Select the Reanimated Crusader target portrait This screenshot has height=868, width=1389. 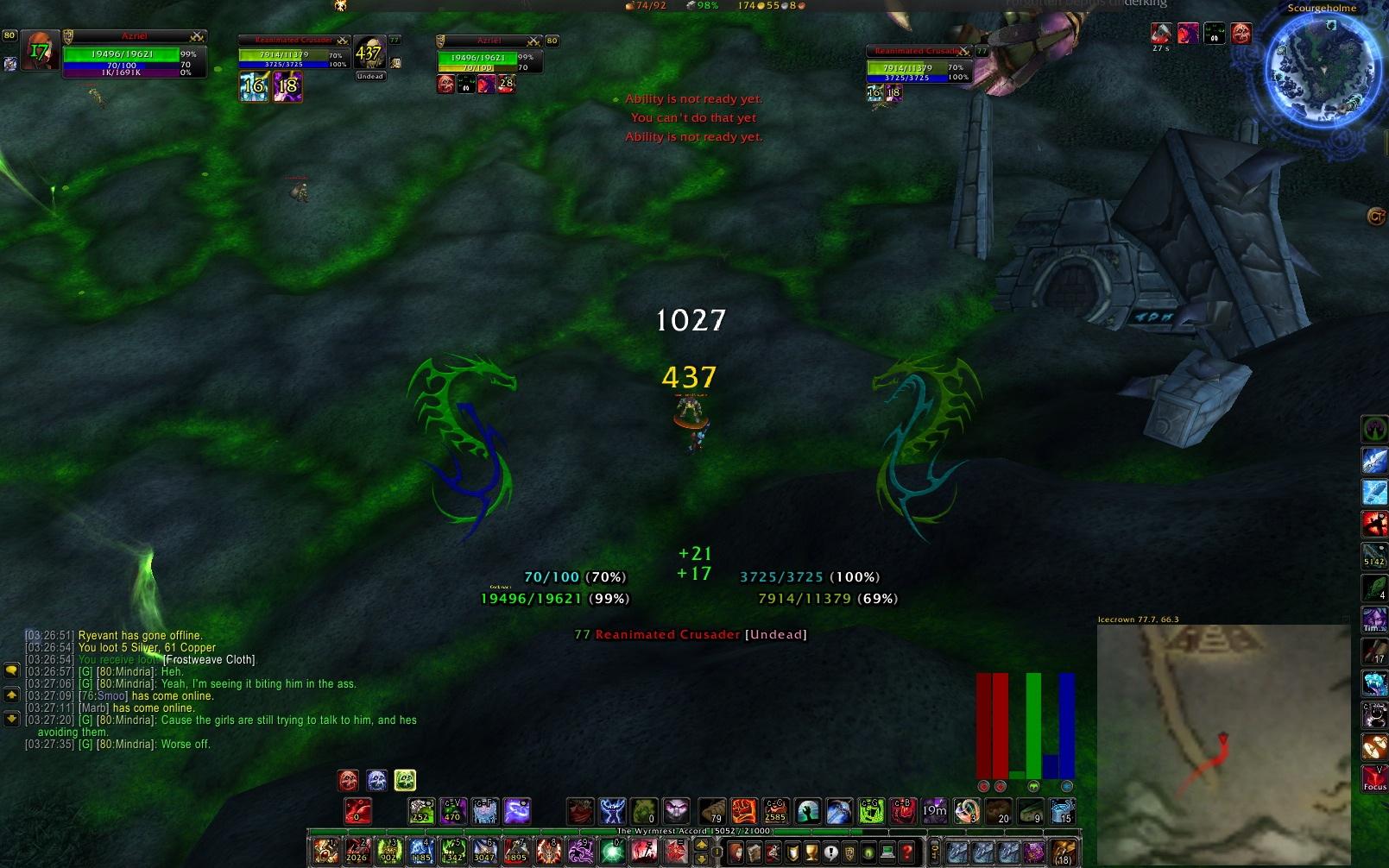(369, 53)
